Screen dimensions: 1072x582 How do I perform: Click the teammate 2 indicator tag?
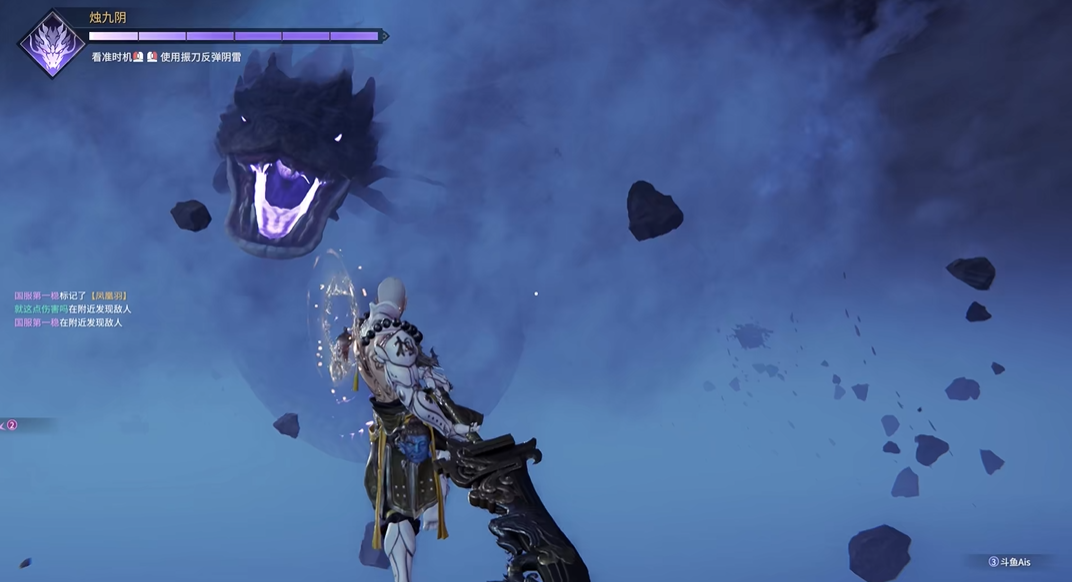click(12, 425)
